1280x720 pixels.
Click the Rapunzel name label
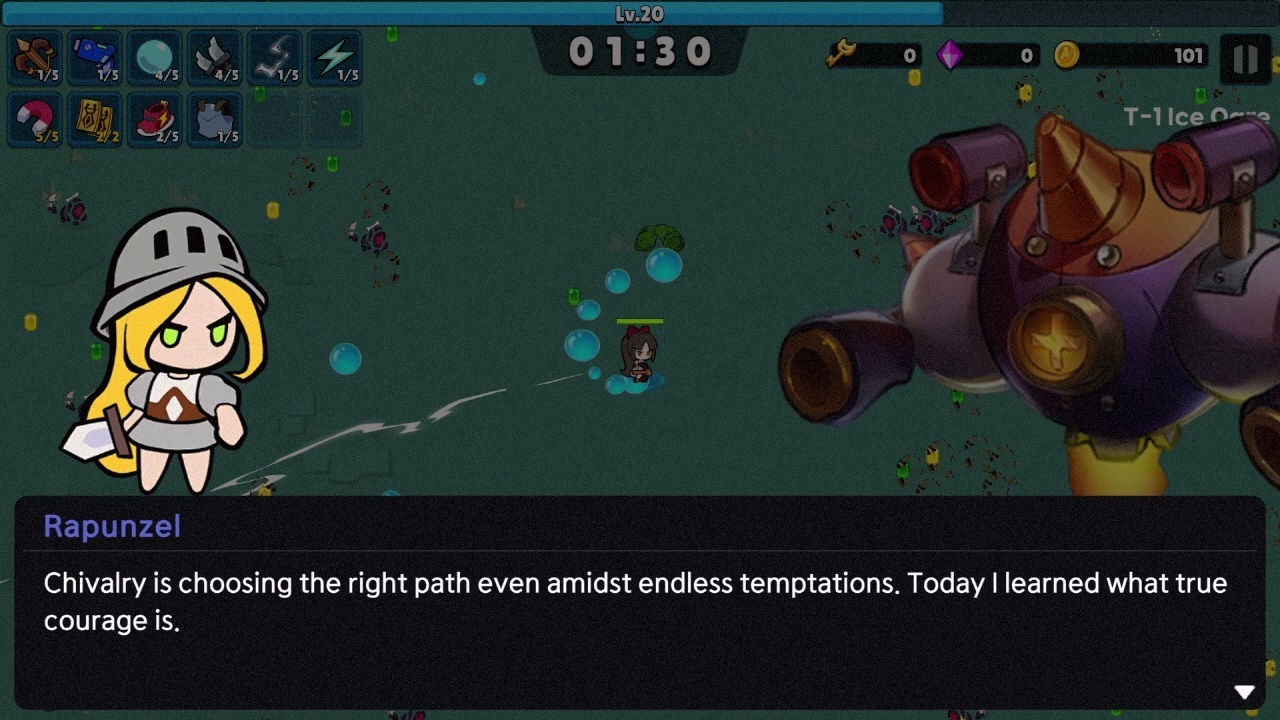pos(110,527)
